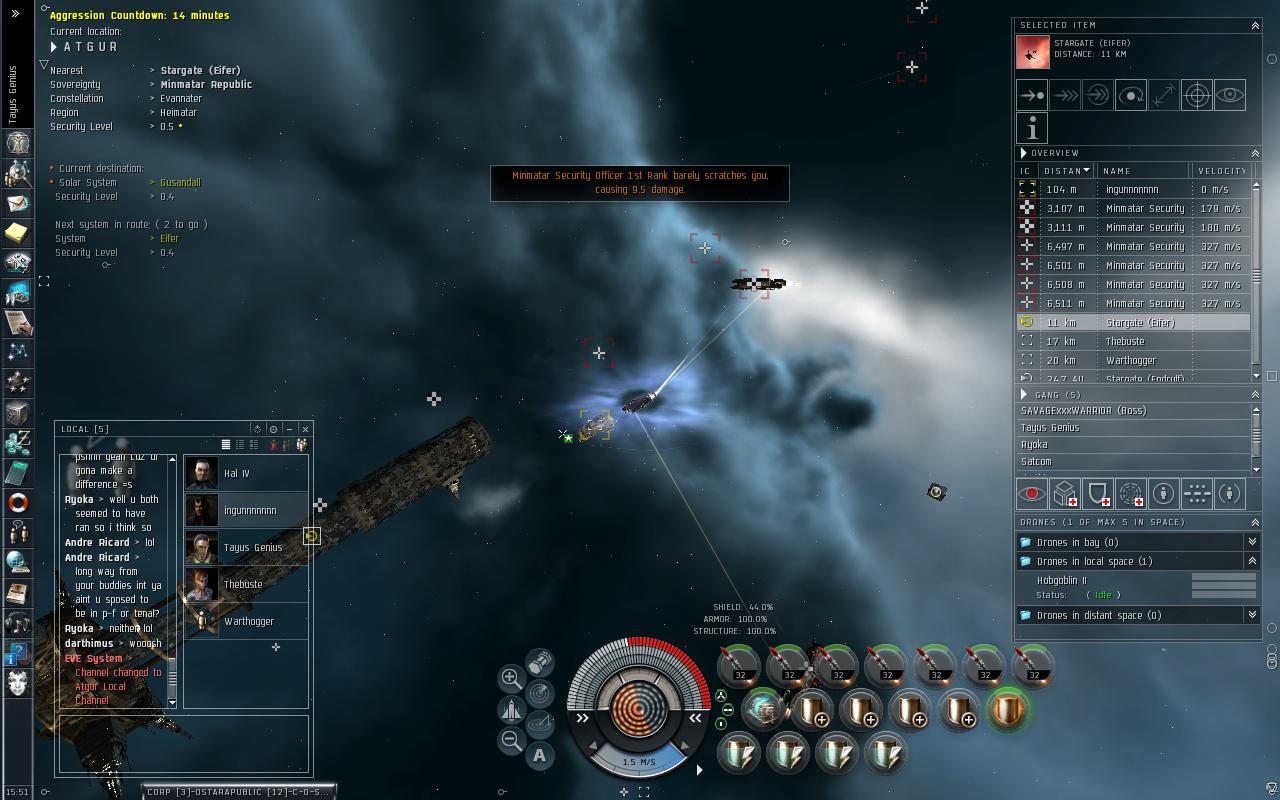The height and width of the screenshot is (800, 1280).
Task: Close the Local chat window
Action: pos(305,429)
